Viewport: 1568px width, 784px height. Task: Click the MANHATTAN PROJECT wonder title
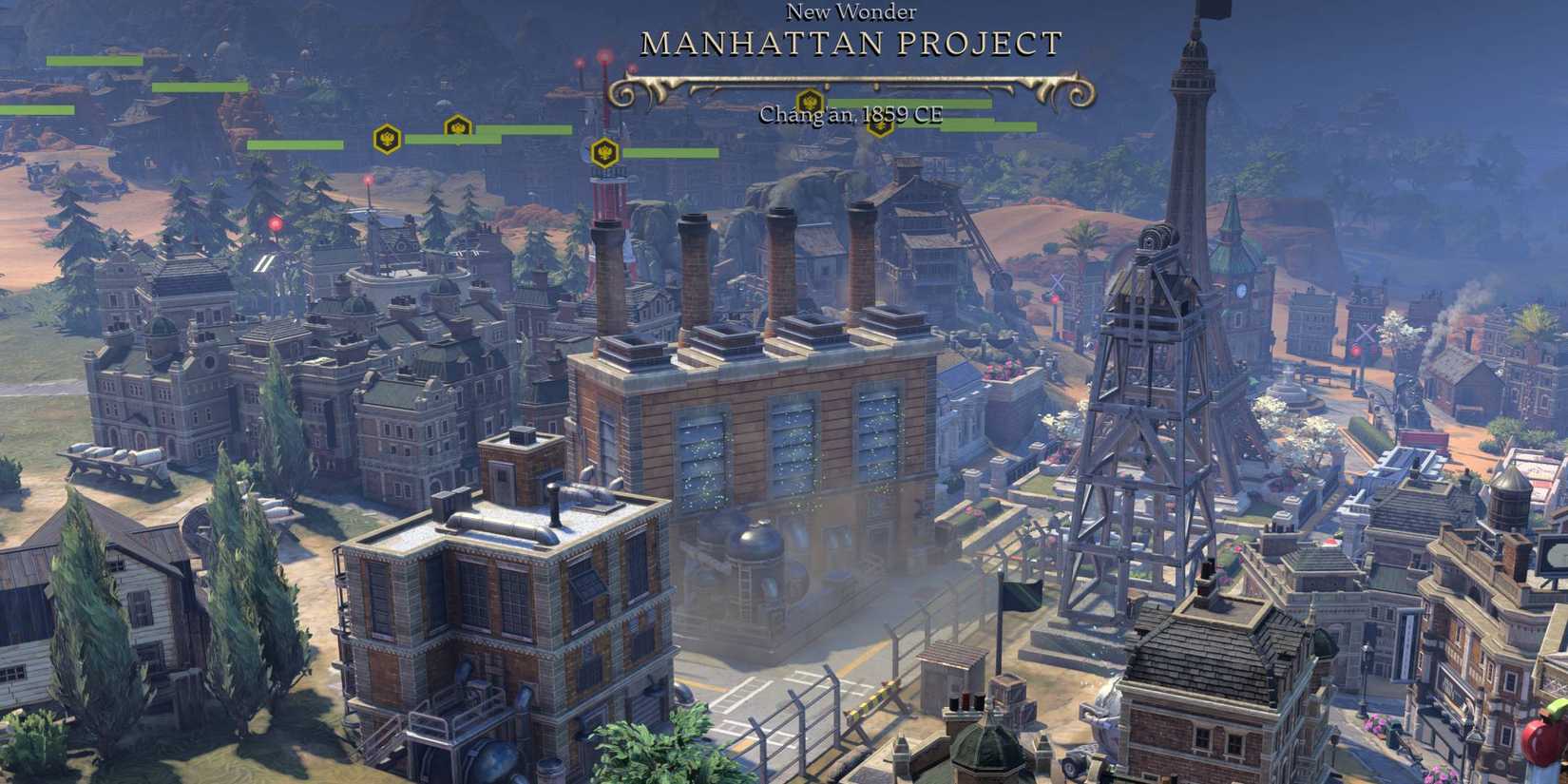(851, 43)
